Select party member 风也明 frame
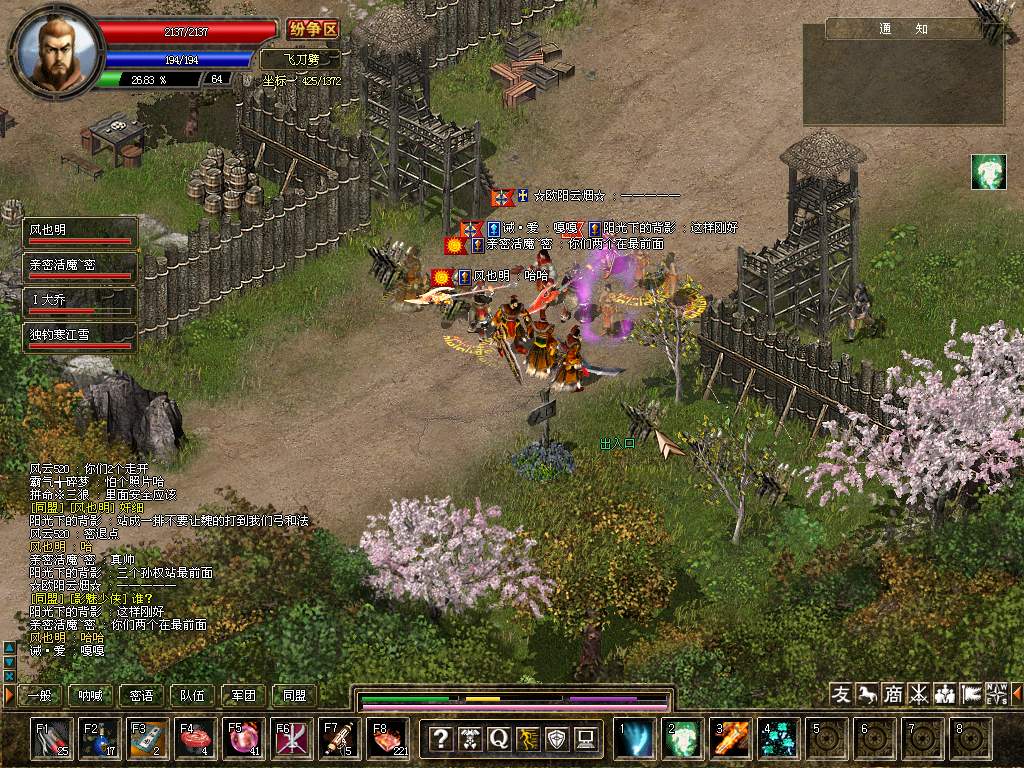 80,233
